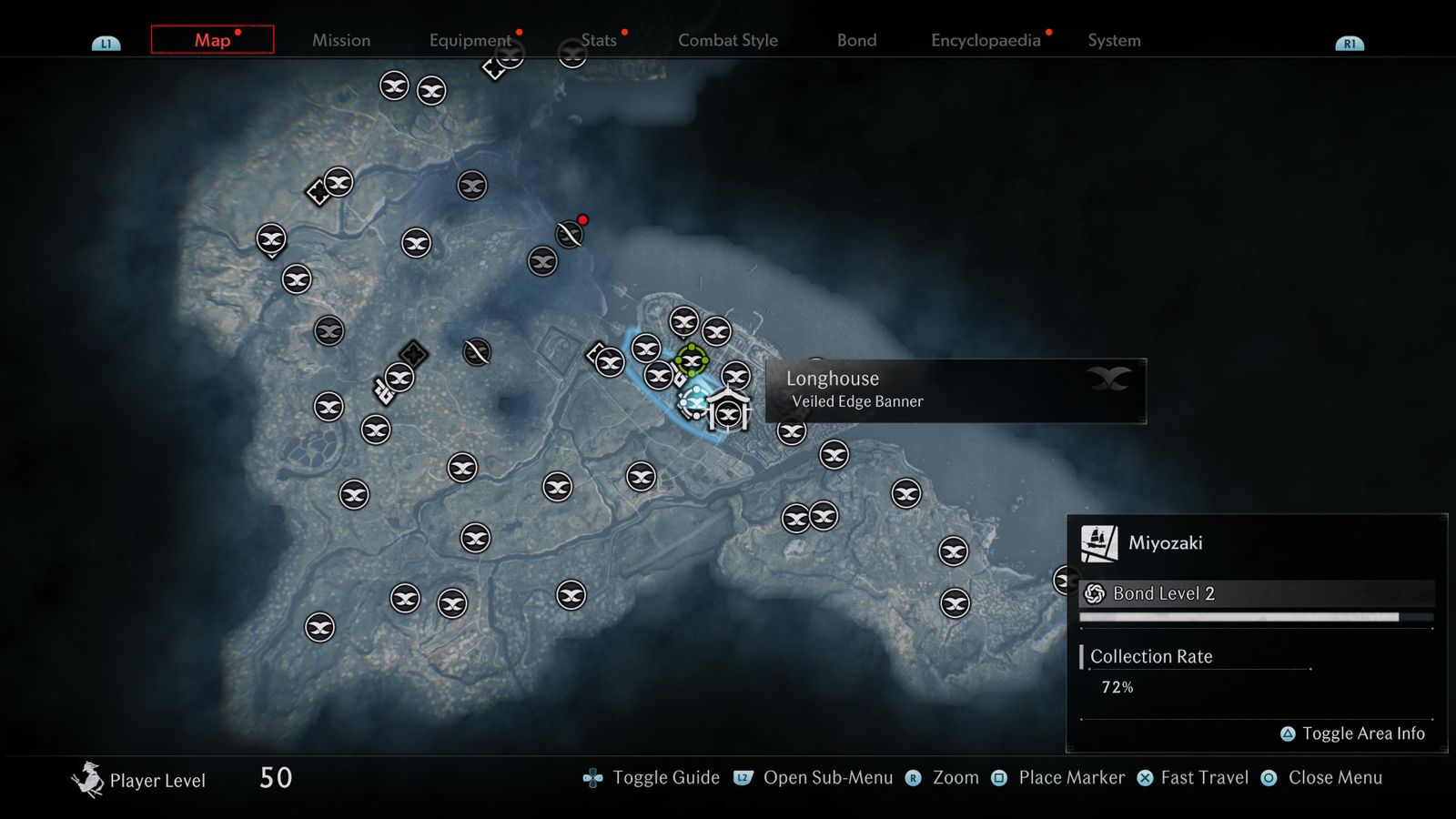
Task: Toggle Area Info in the Miyozaki panel
Action: 1353,733
